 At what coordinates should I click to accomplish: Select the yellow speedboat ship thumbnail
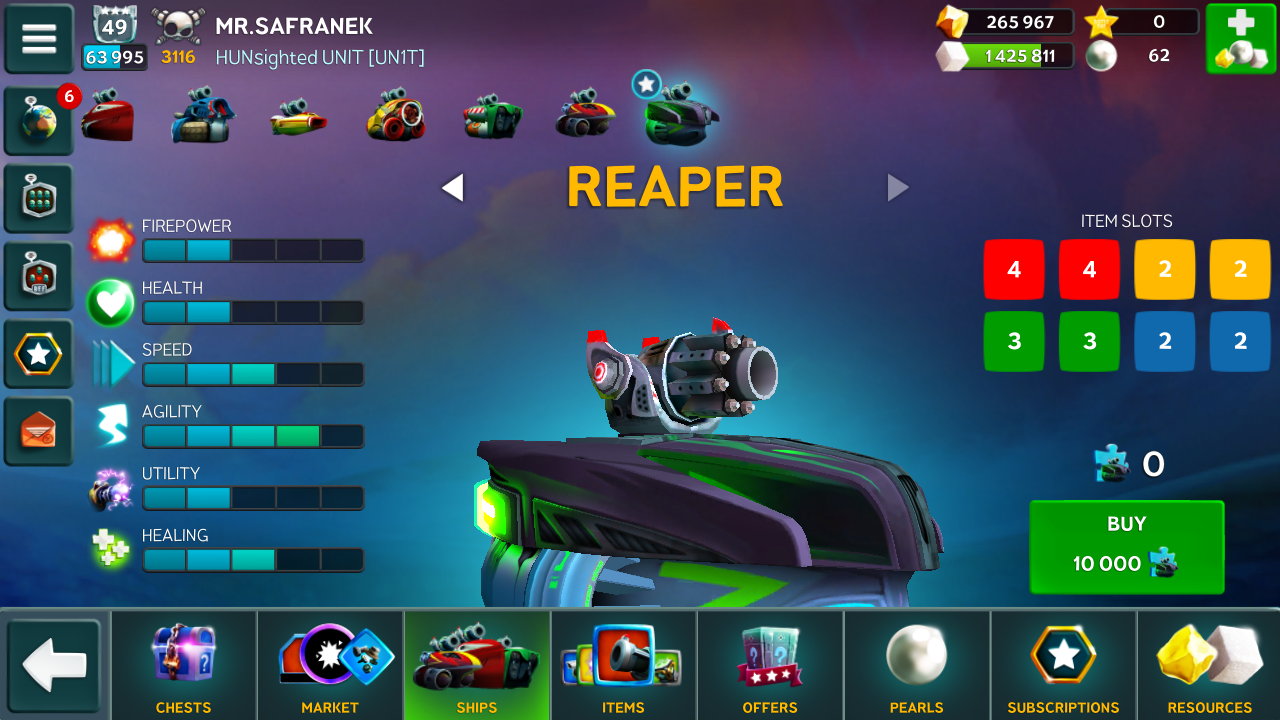pos(298,119)
